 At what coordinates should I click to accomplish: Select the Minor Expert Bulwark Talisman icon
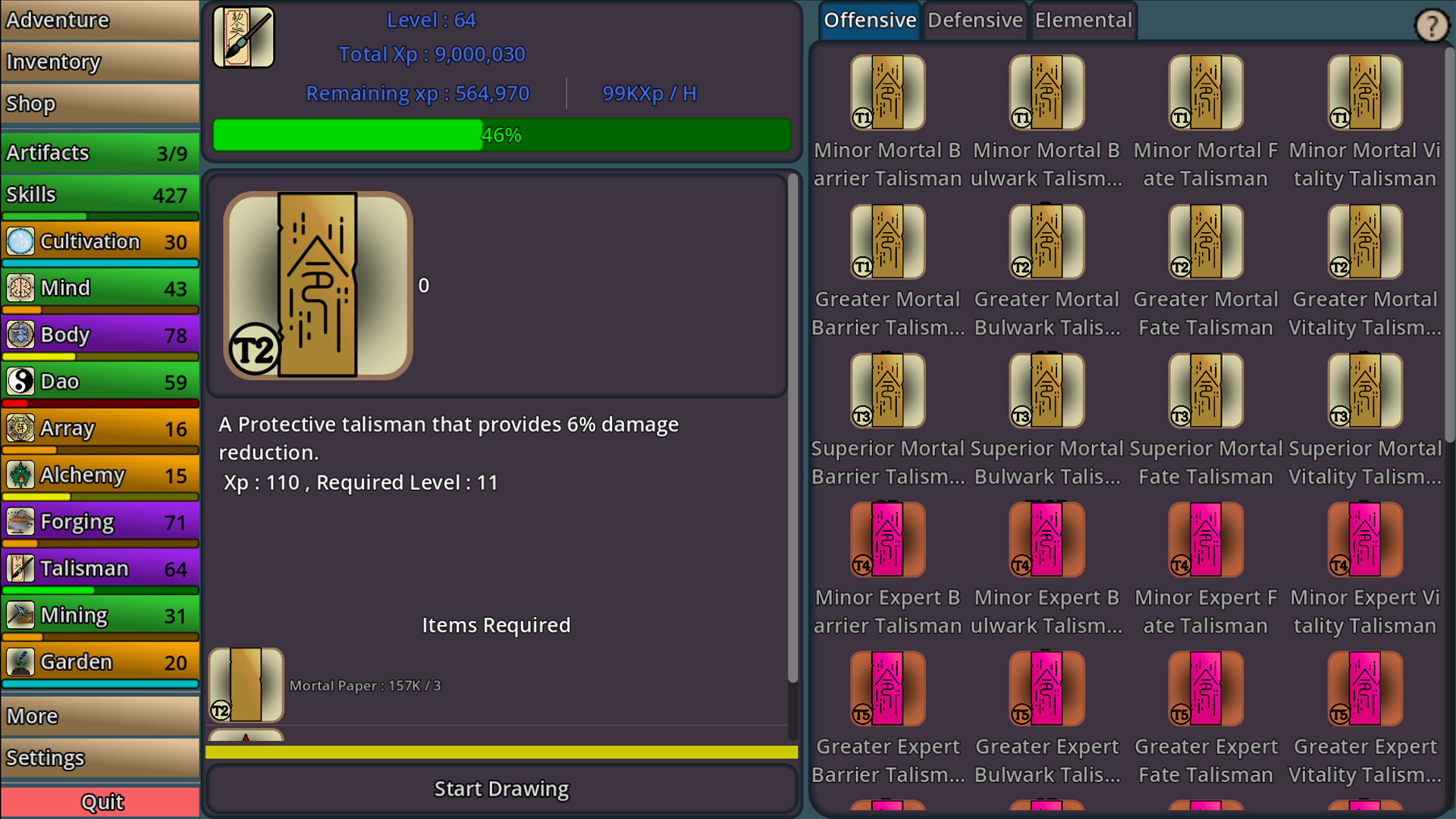click(x=1046, y=538)
